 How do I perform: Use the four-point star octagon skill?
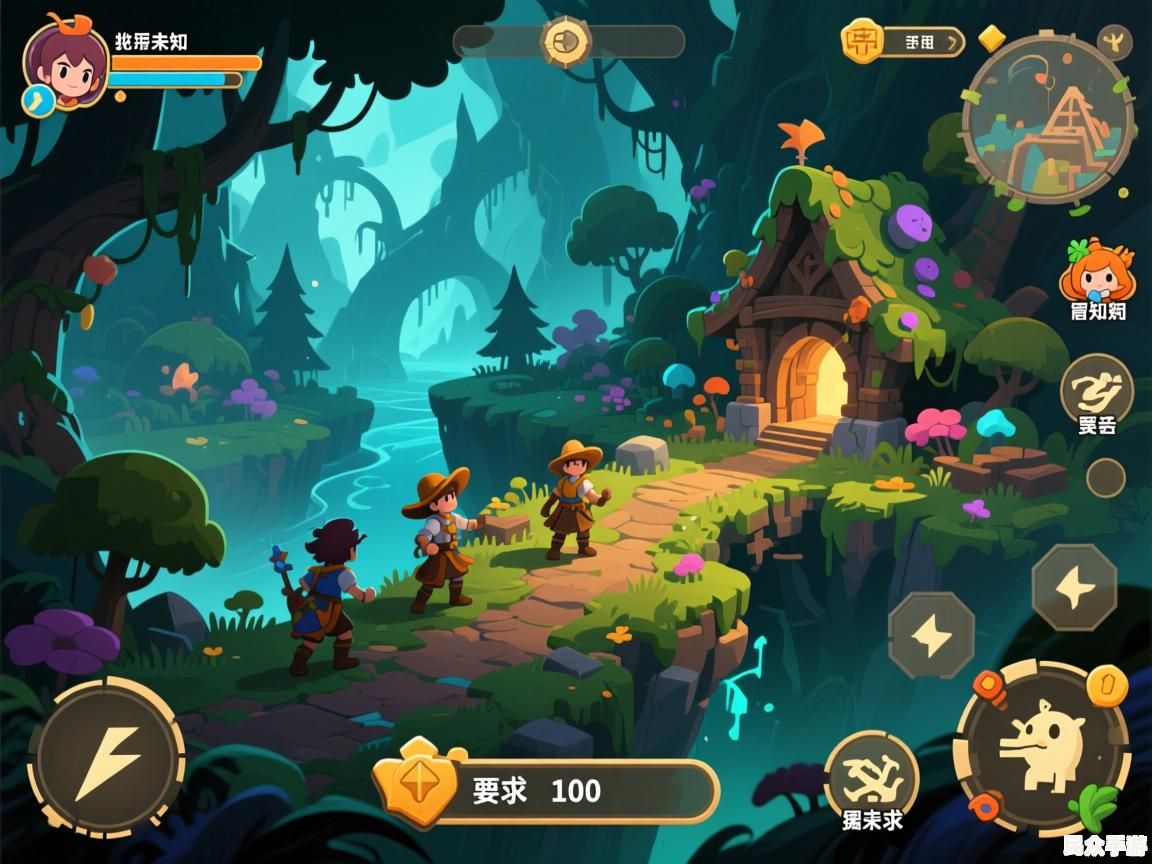coord(1074,587)
